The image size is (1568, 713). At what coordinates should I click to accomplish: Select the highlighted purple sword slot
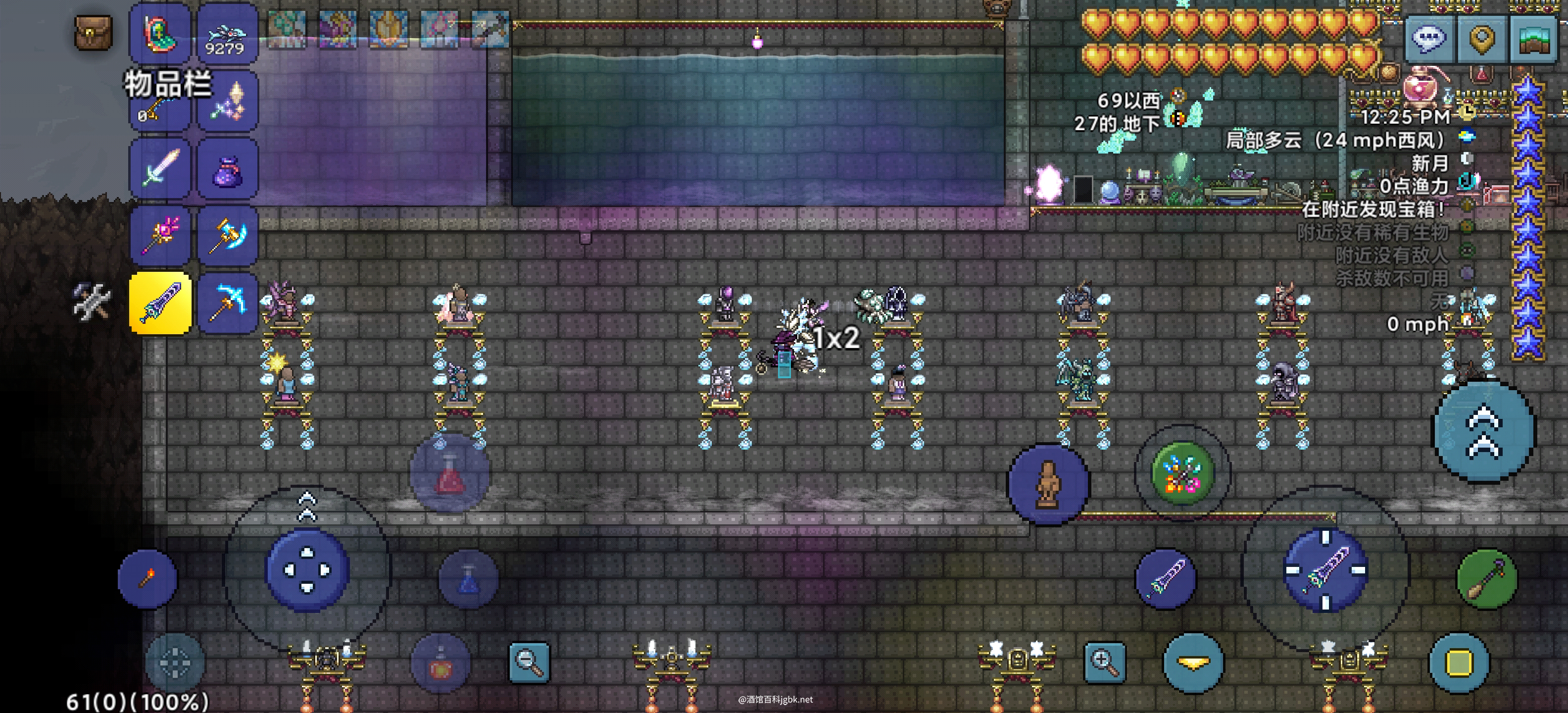[161, 303]
